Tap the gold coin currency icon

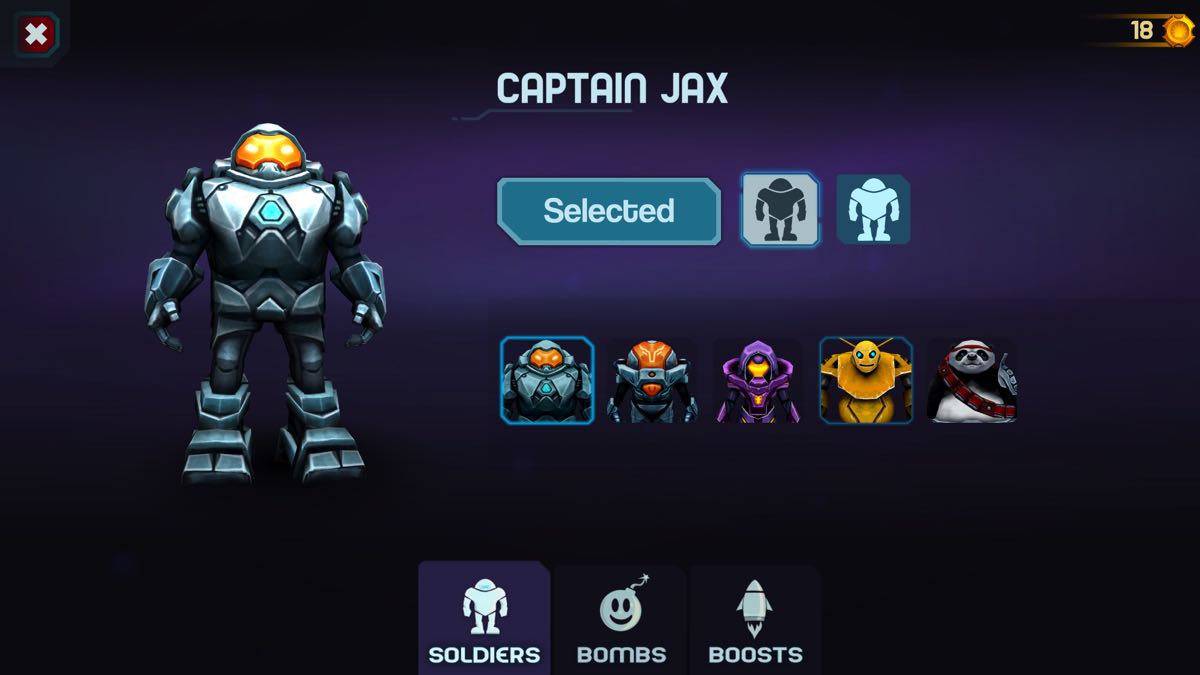1179,30
